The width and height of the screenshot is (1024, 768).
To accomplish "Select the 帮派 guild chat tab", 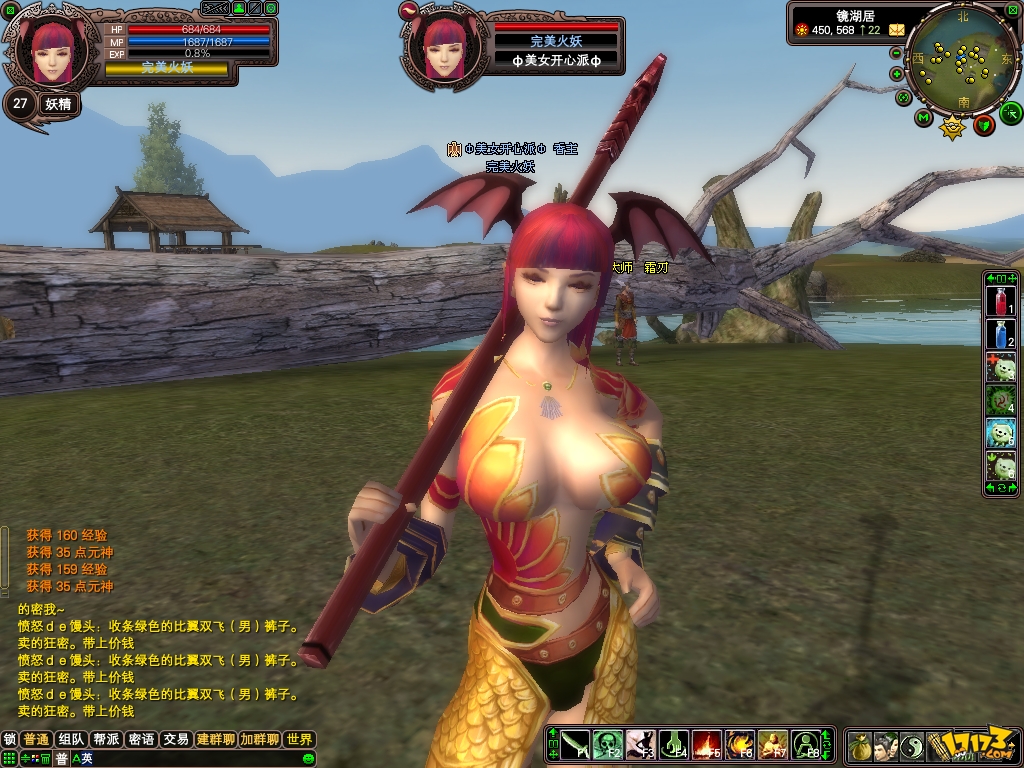I will [106, 740].
